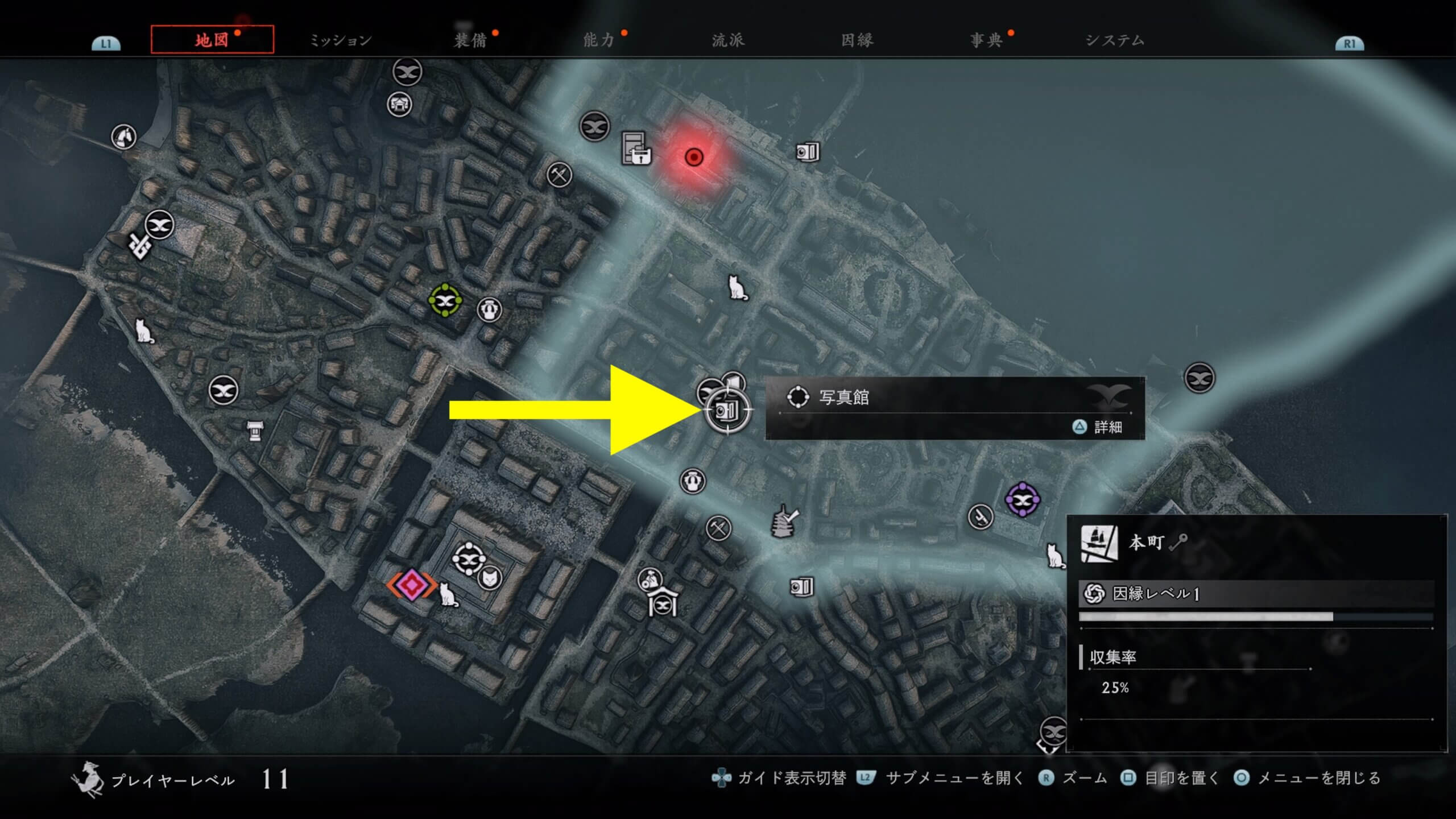1456x819 pixels.
Task: Select the 地図 map tab
Action: pyautogui.click(x=212, y=40)
